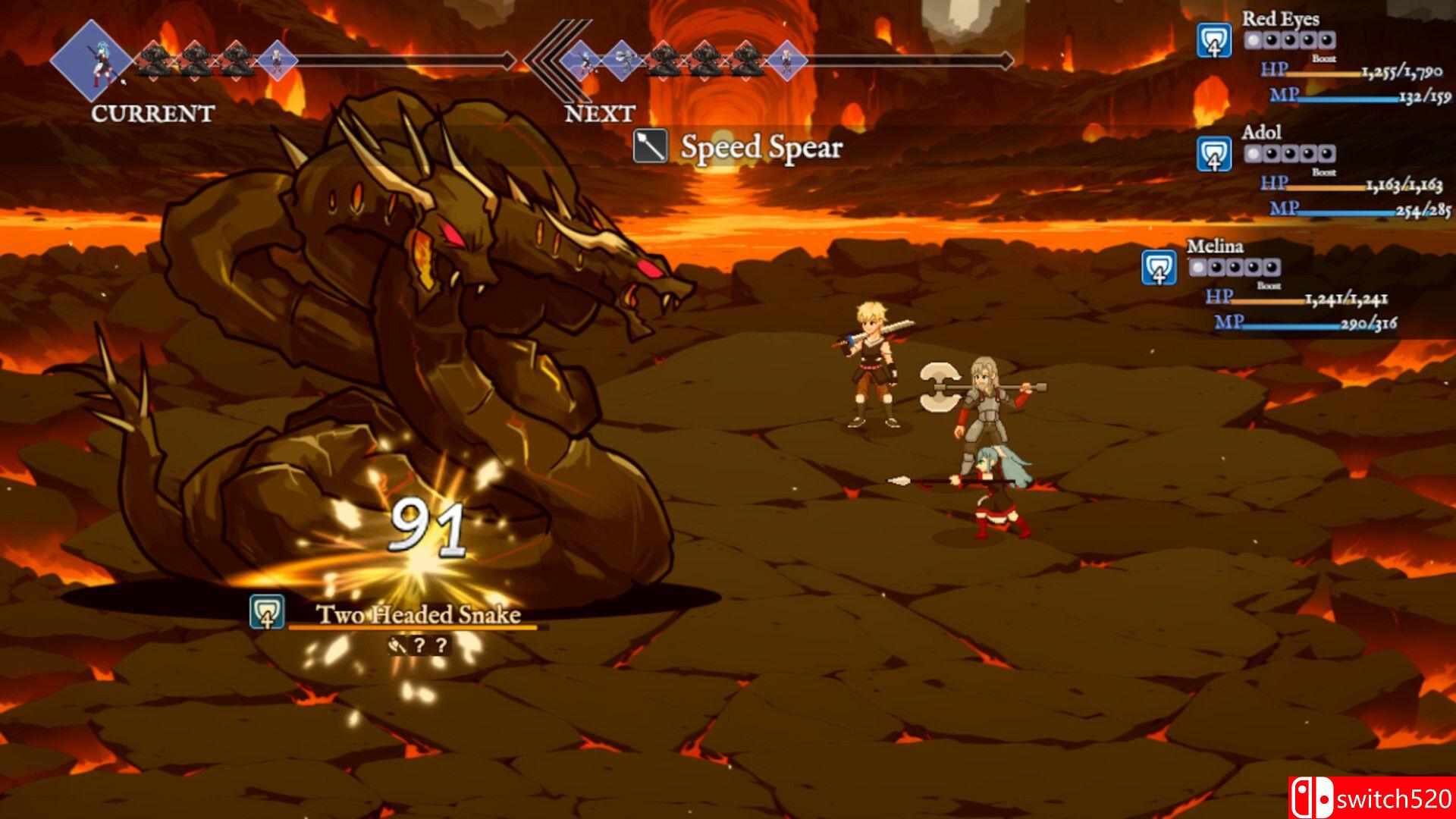The image size is (1456, 819).
Task: Select the Red Eyes party status name
Action: [1280, 19]
